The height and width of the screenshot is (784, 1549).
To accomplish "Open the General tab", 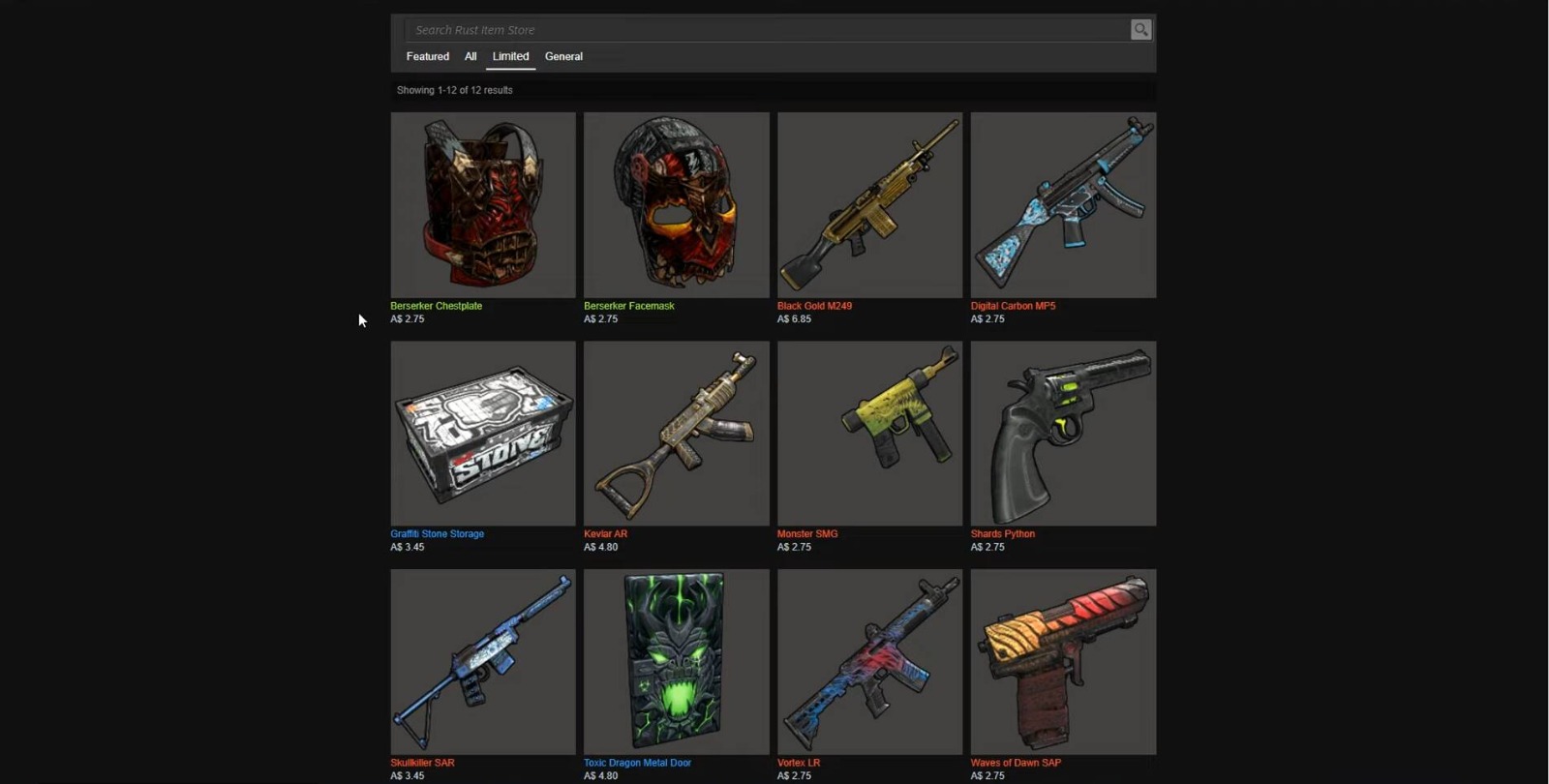I will [563, 56].
